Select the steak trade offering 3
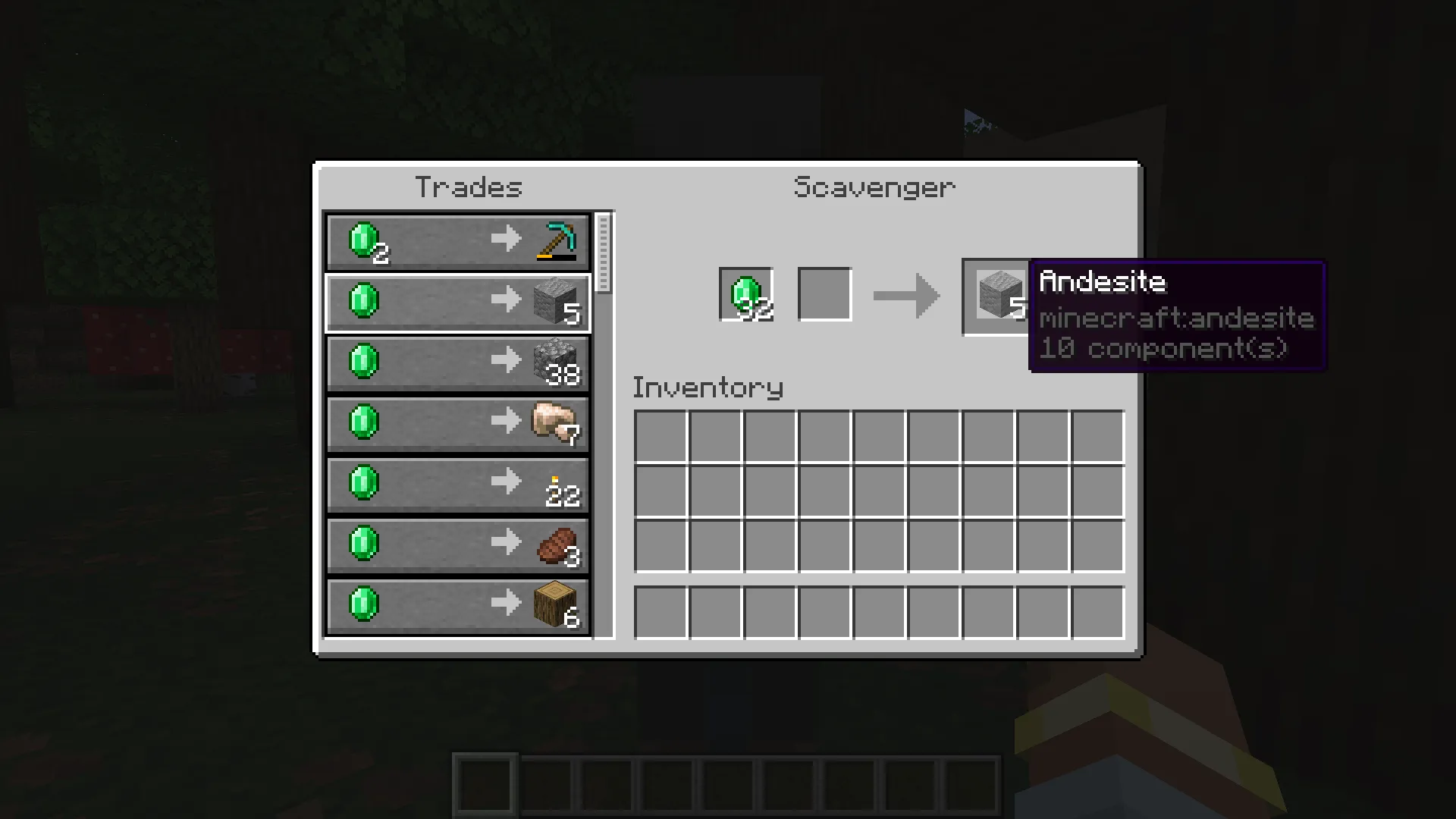 pos(455,544)
